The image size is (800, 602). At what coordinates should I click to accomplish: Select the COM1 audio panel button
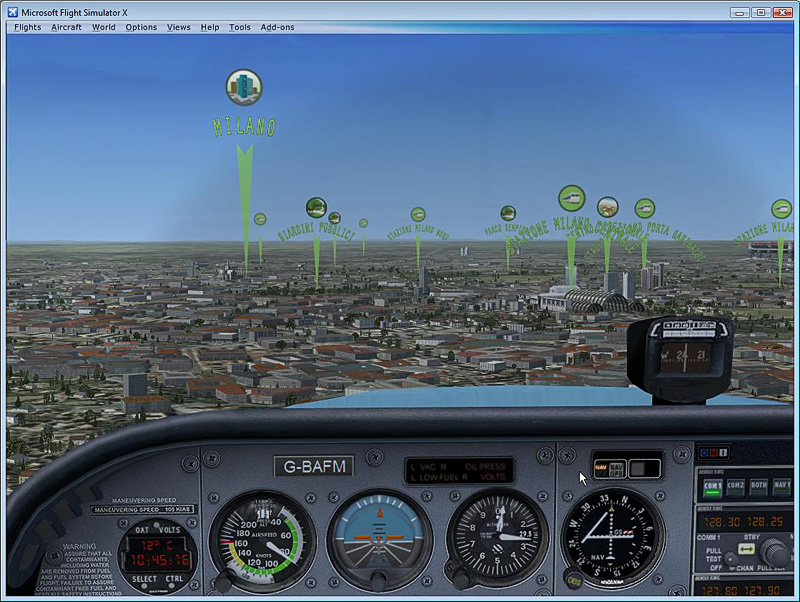713,487
